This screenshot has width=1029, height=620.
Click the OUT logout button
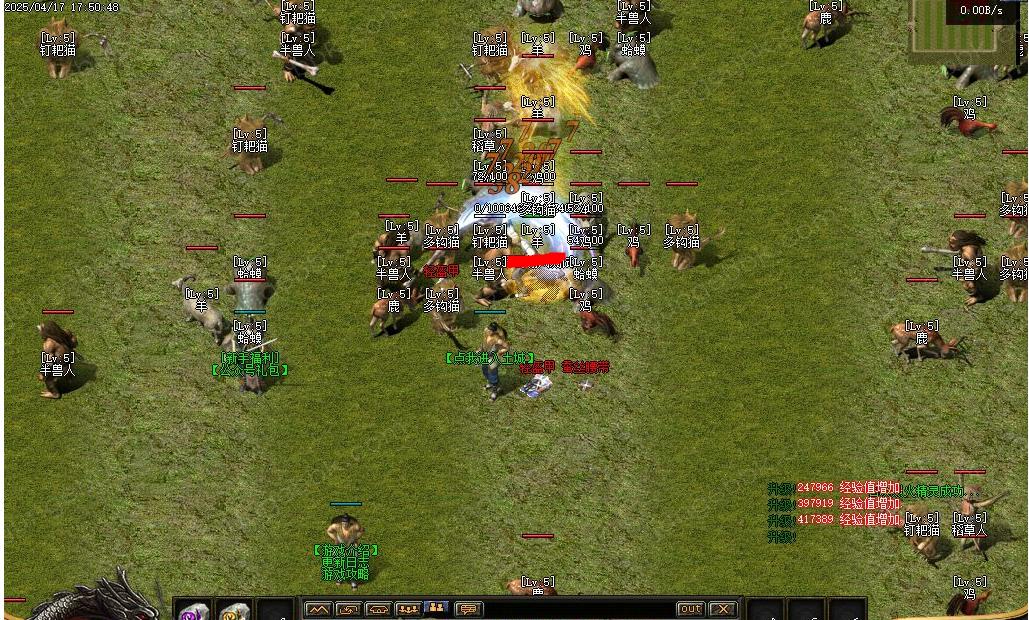coord(691,609)
